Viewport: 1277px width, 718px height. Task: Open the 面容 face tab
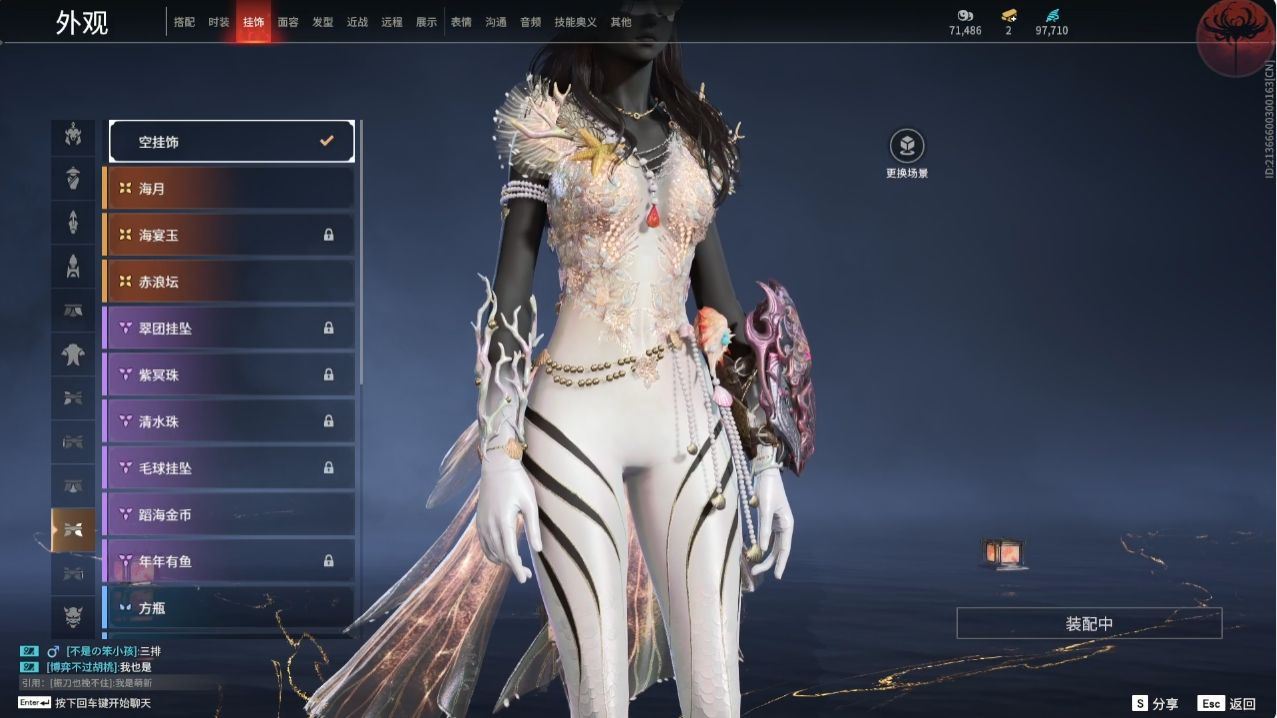click(x=288, y=22)
